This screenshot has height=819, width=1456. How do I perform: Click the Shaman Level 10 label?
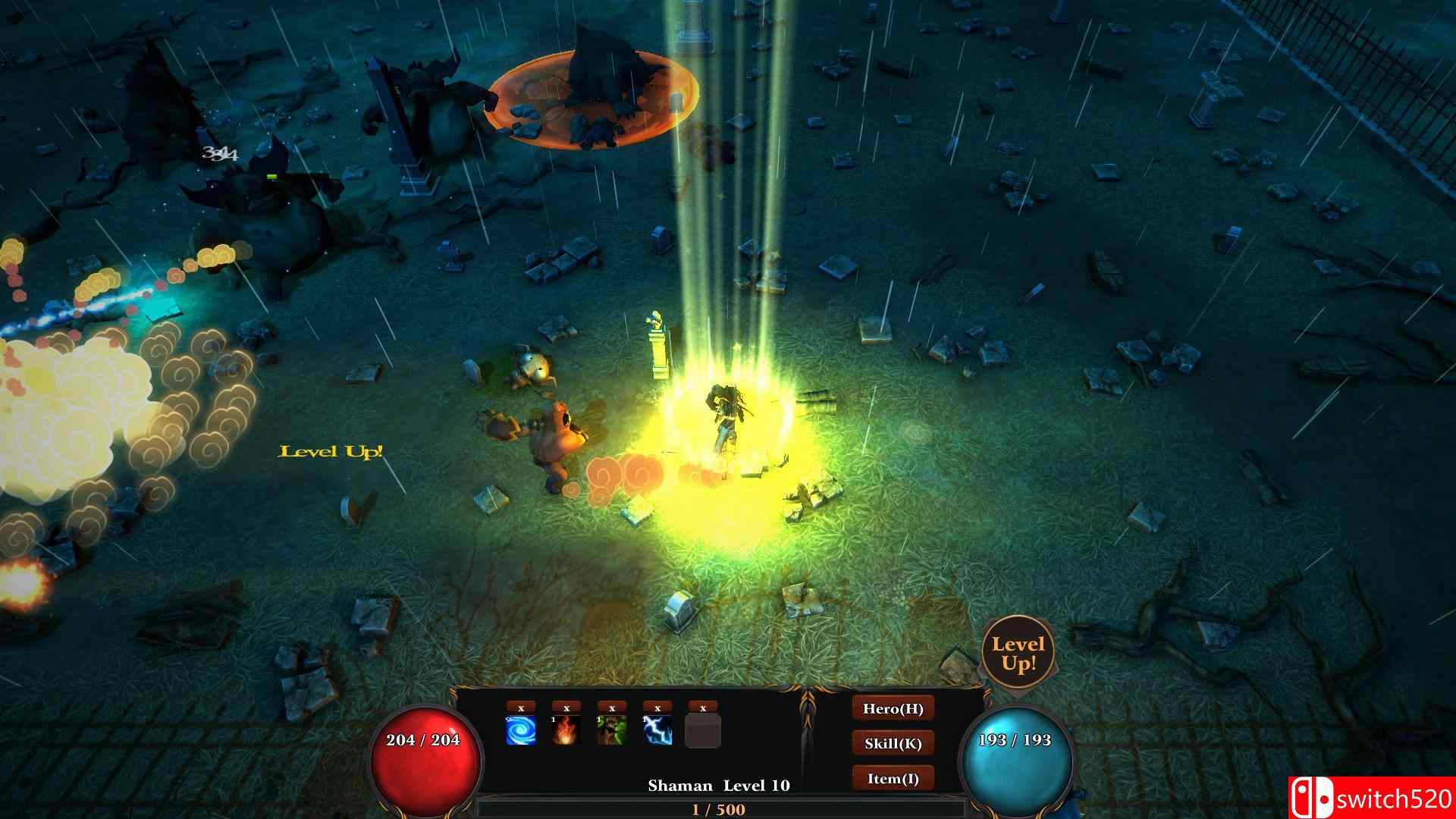point(719,786)
